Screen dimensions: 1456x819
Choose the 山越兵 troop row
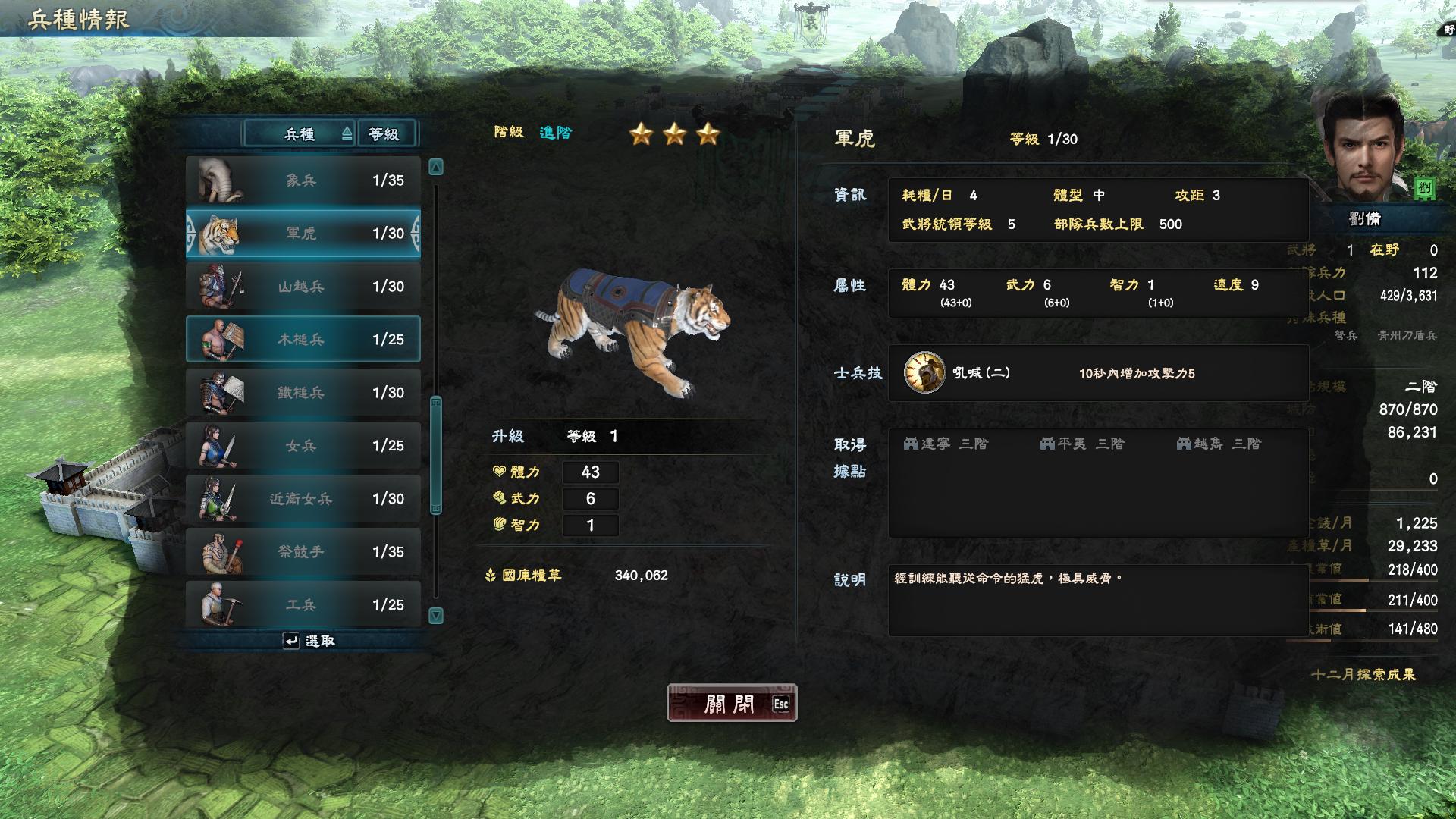[303, 287]
